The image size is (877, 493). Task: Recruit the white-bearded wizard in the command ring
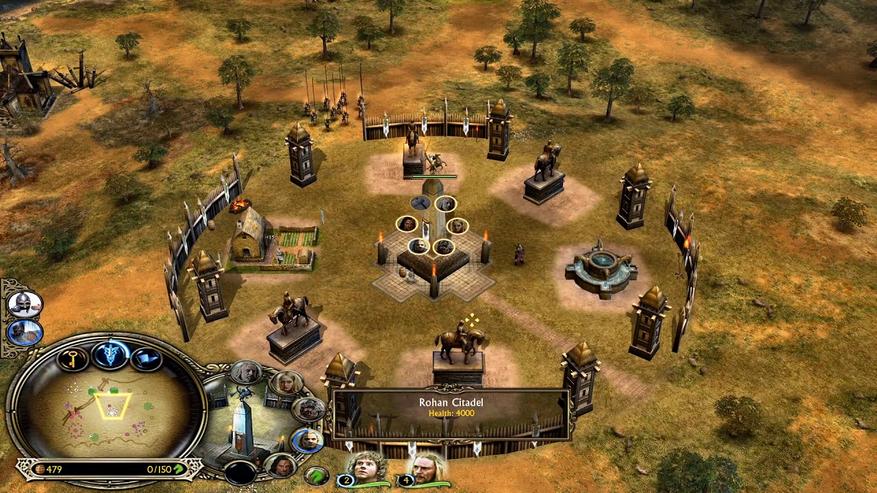pos(245,372)
